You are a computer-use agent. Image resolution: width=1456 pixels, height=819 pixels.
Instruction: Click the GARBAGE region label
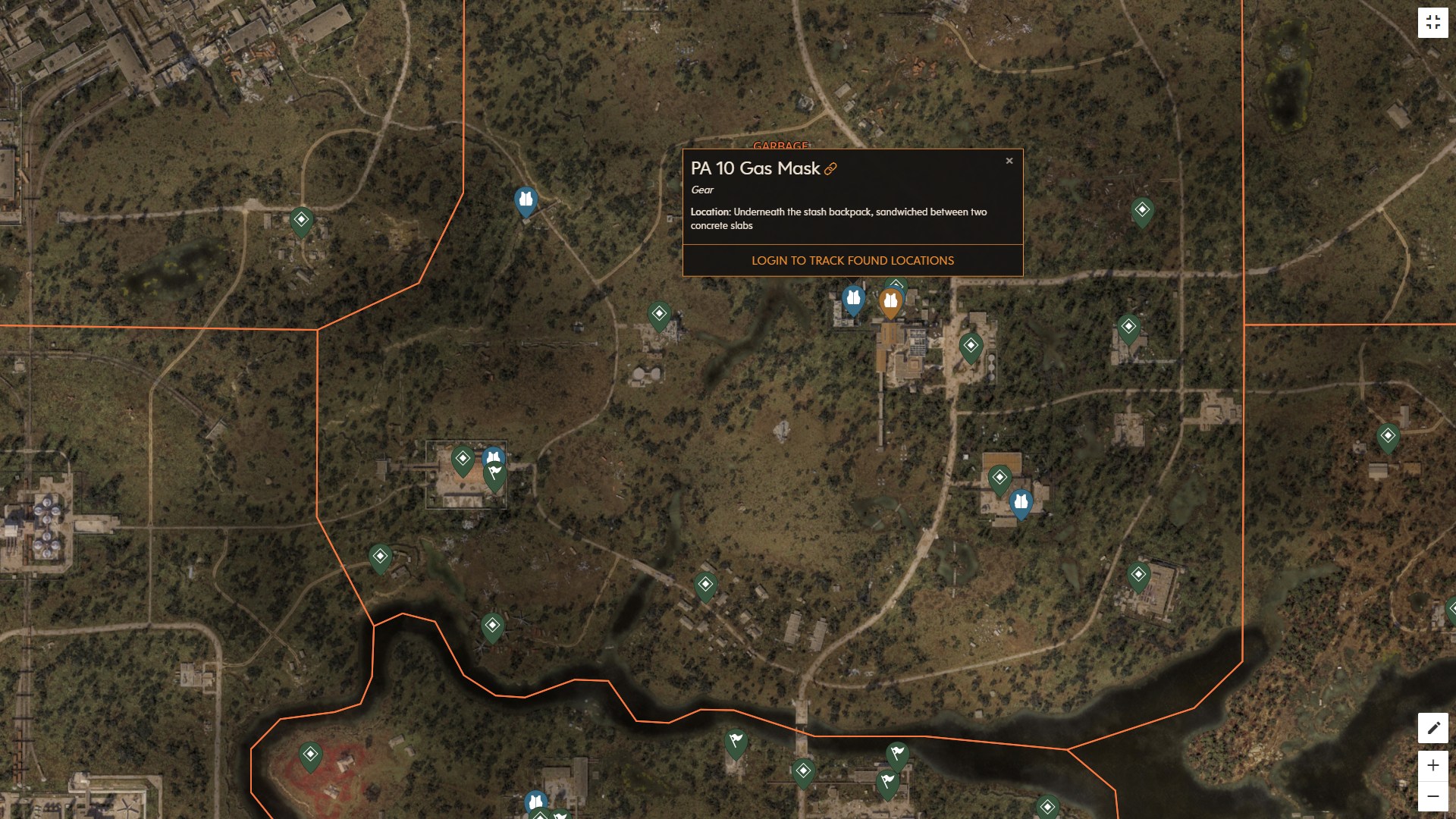coord(780,146)
